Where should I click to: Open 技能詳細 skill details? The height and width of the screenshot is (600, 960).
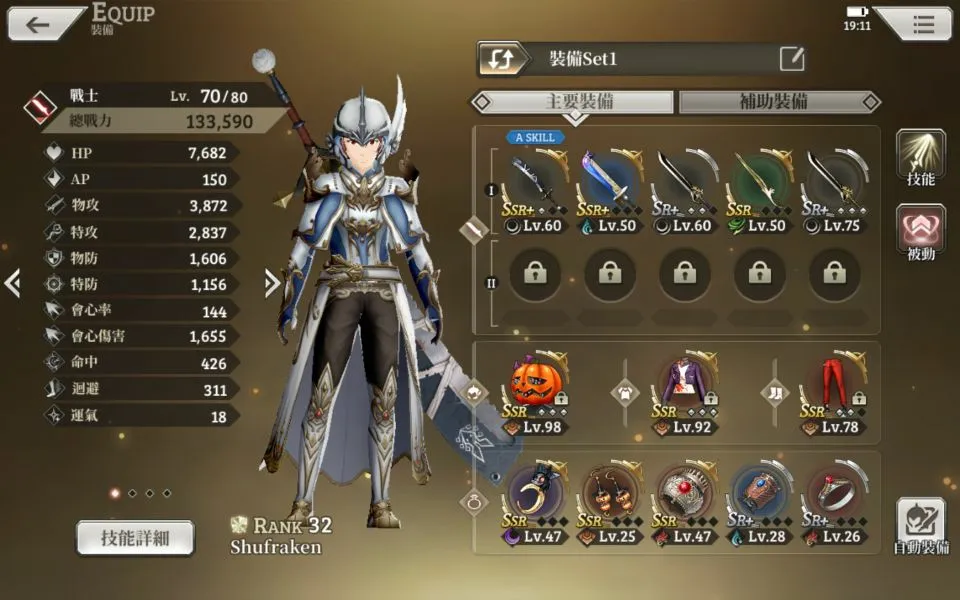tap(135, 538)
